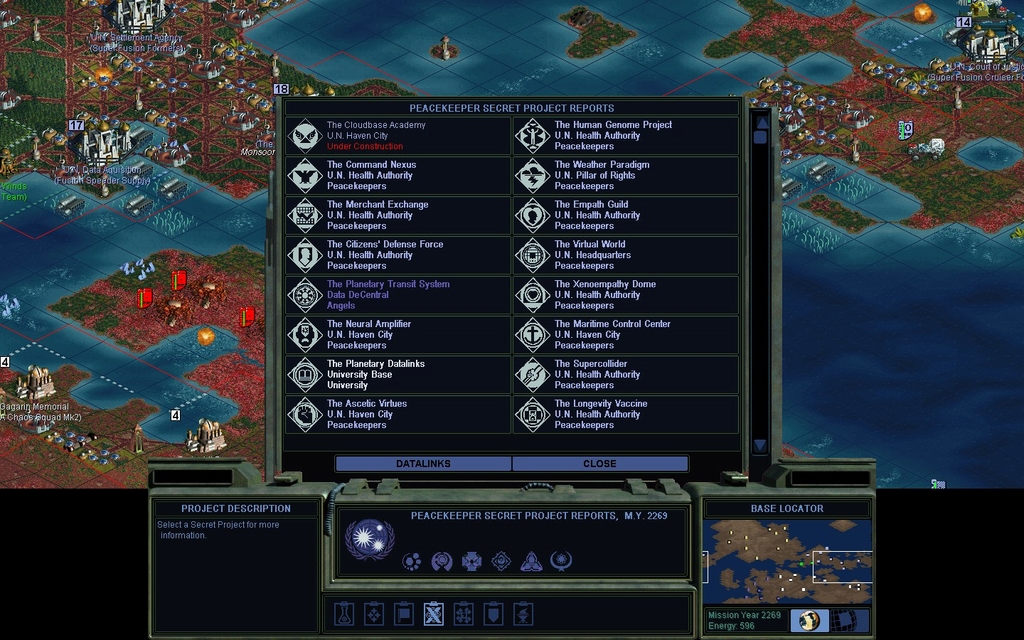This screenshot has width=1024, height=640.
Task: Select The Neural Amplifier project
Action: pos(398,335)
